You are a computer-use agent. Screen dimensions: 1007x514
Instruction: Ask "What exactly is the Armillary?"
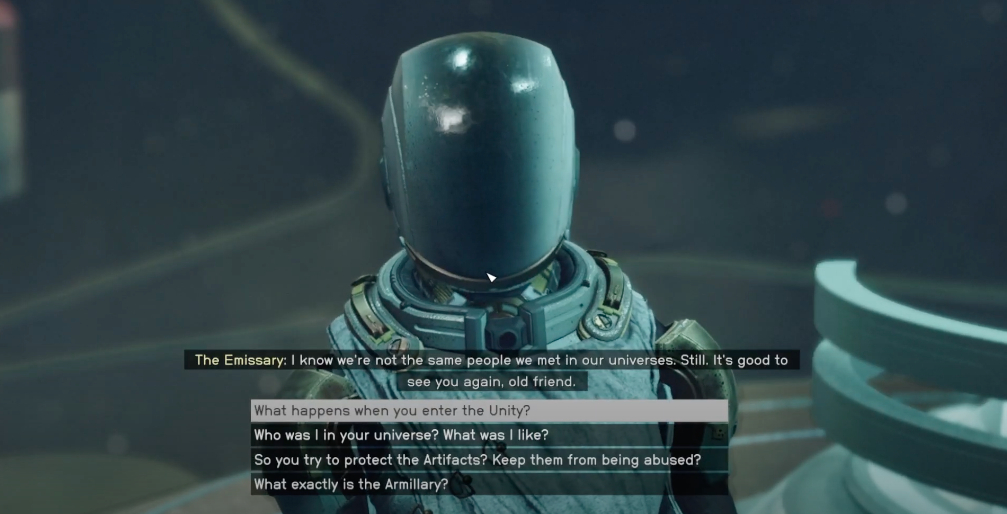point(351,485)
